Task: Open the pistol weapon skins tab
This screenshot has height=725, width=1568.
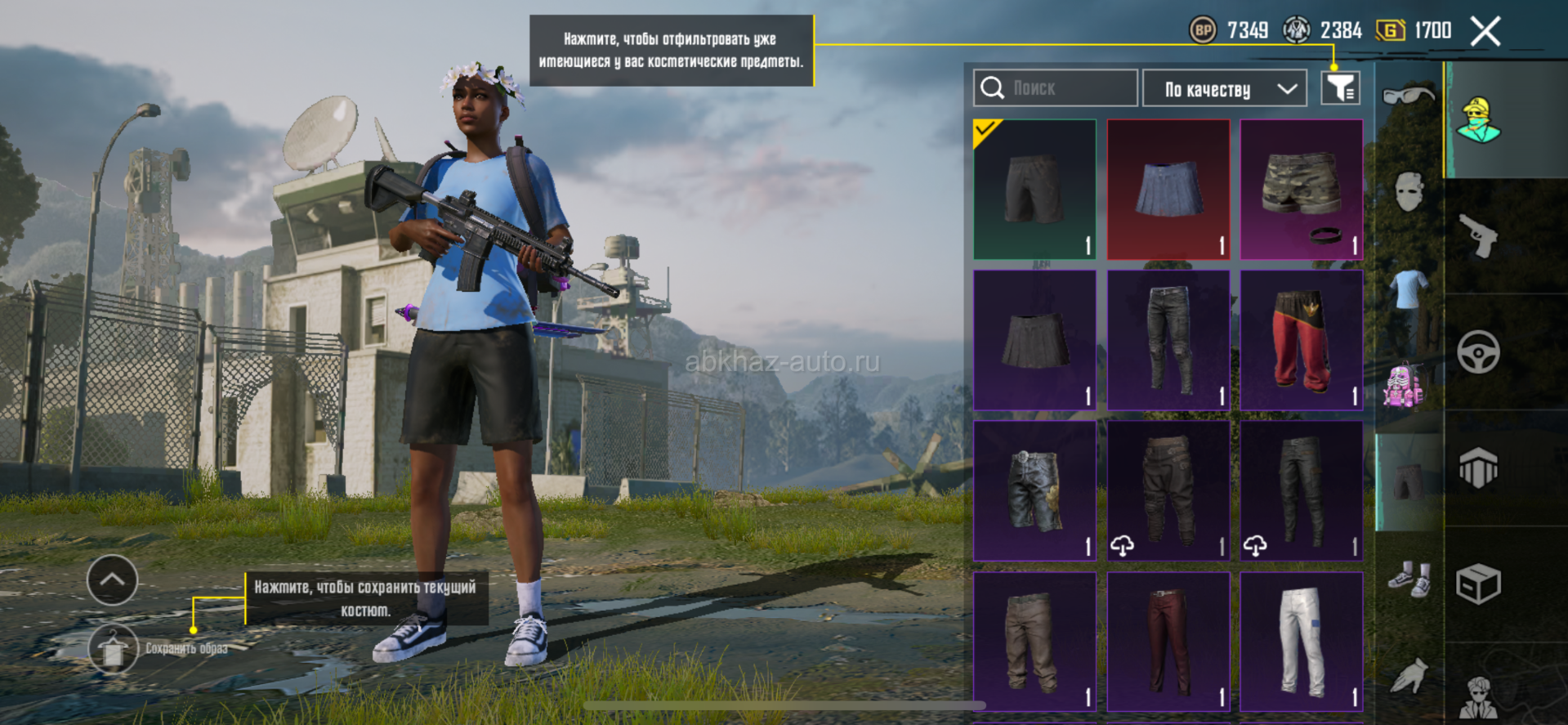Action: tap(1478, 236)
